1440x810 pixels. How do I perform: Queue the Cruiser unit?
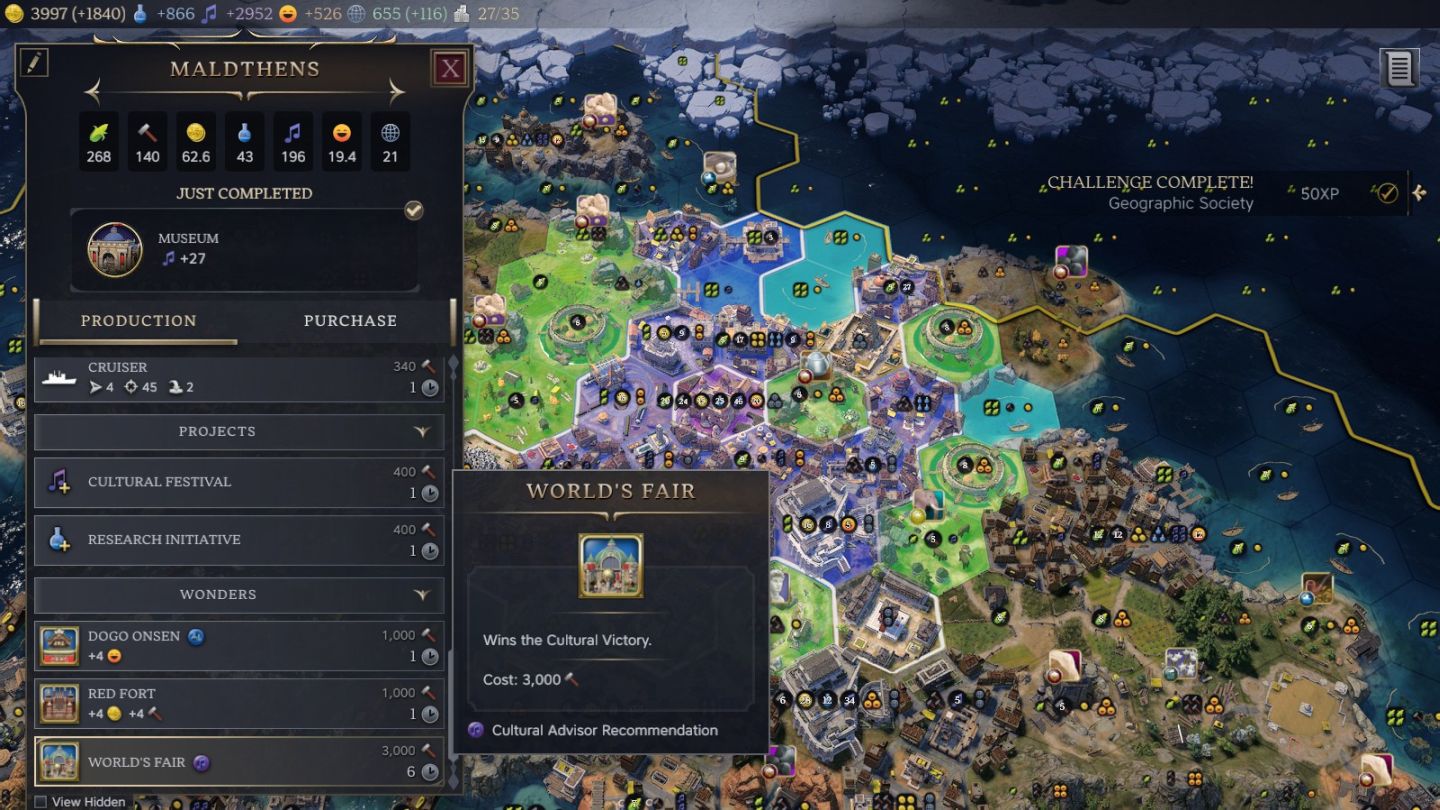pyautogui.click(x=239, y=377)
